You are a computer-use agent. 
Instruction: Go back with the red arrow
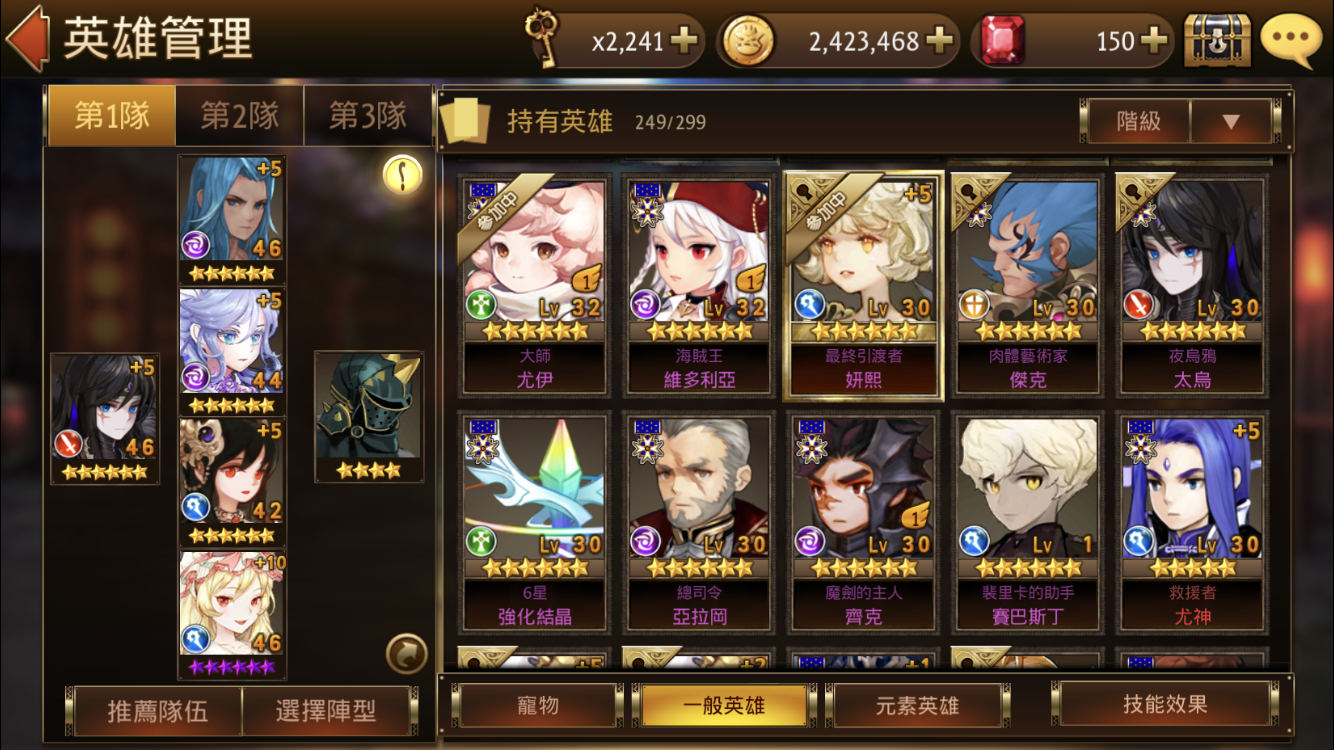pos(28,38)
